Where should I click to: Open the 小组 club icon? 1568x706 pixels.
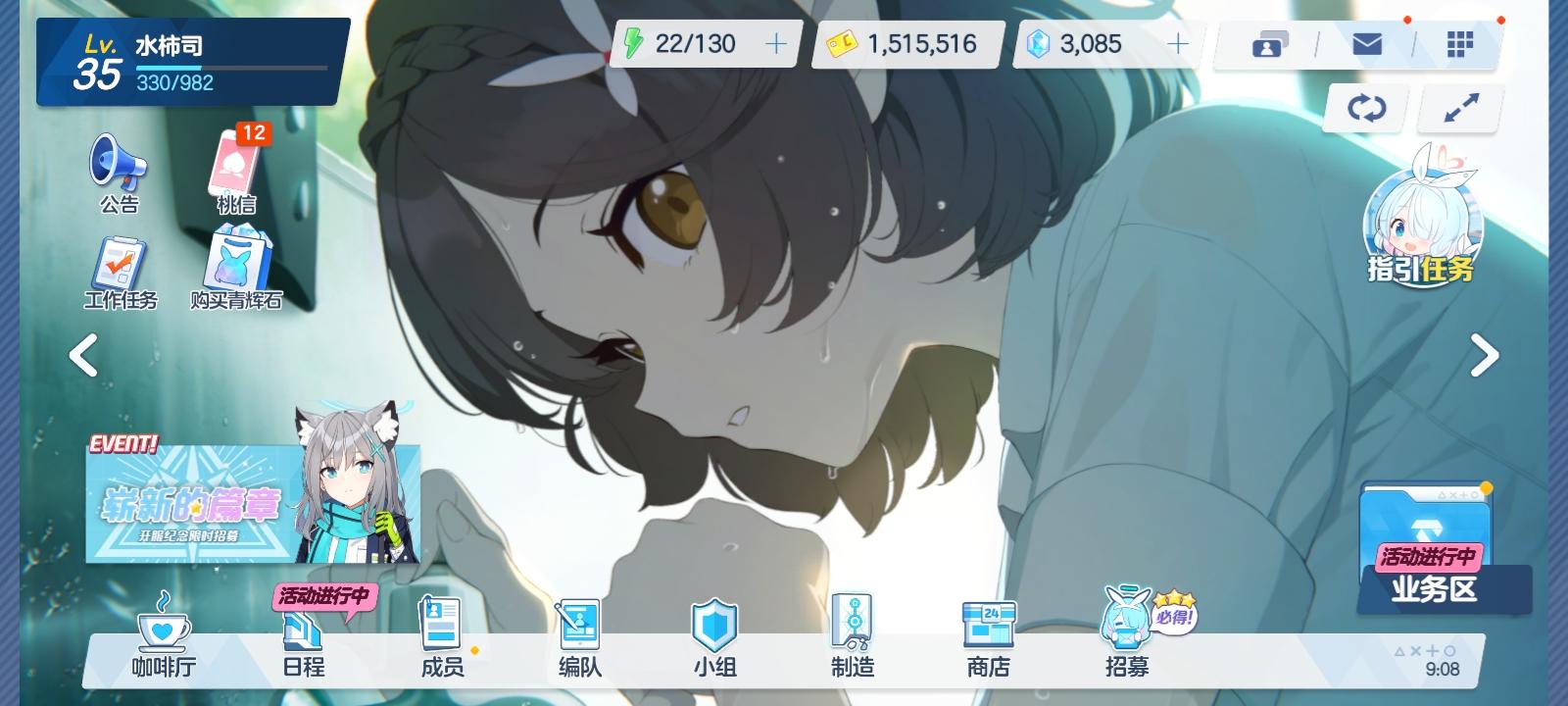(716, 637)
